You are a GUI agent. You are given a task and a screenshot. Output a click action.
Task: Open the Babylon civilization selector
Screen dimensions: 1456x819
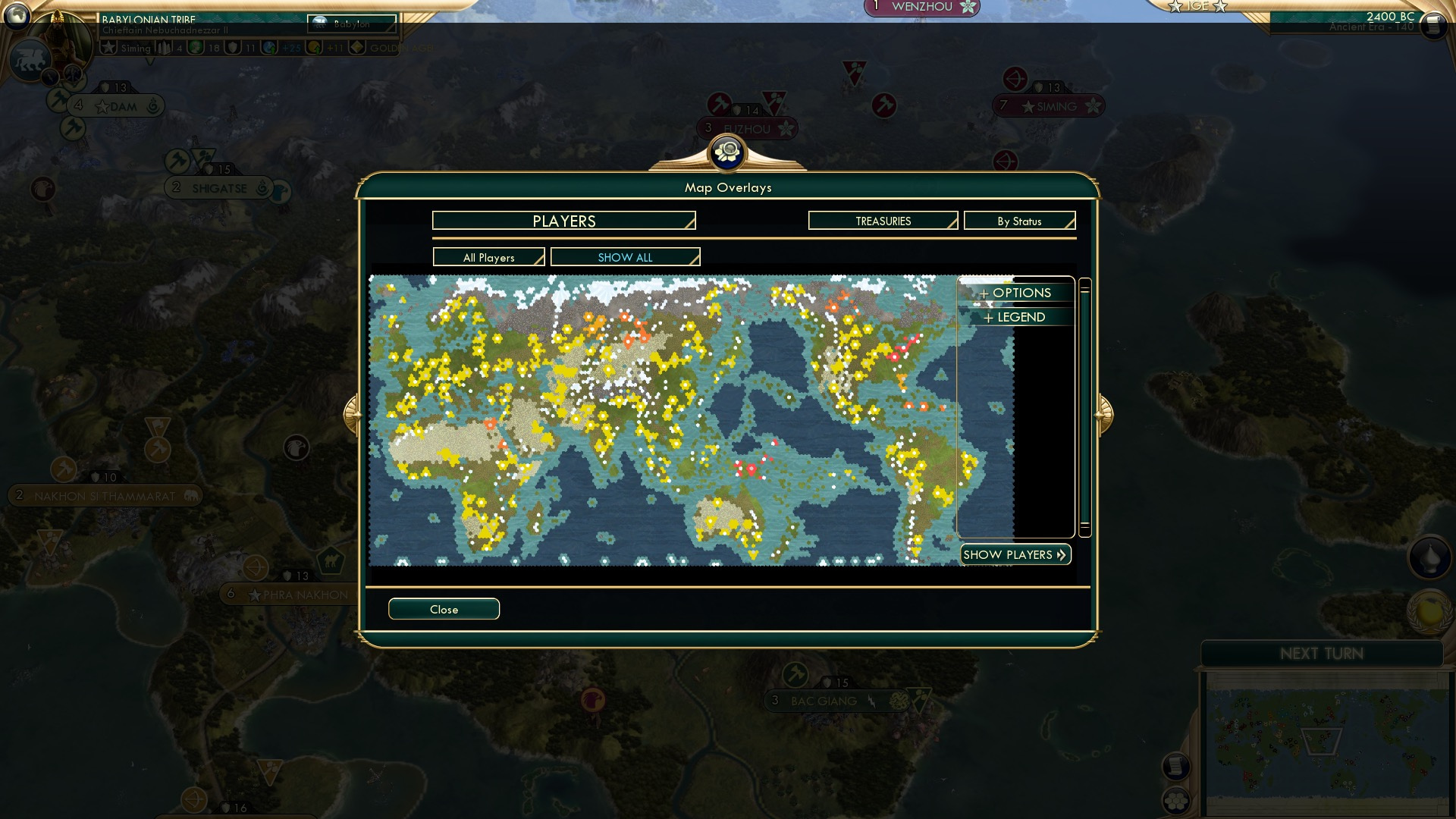tap(353, 24)
